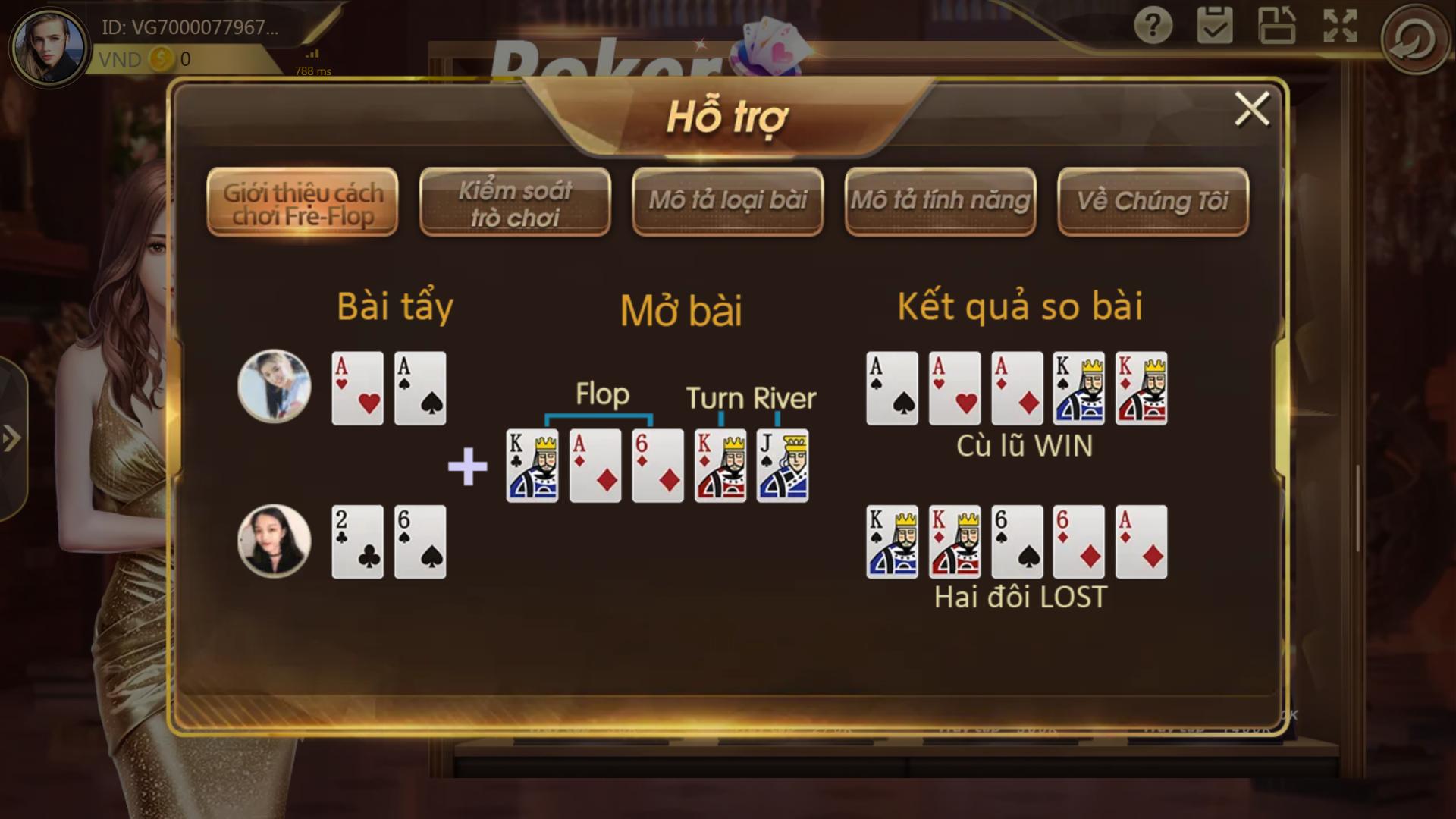The height and width of the screenshot is (819, 1456).
Task: Select Giới thiệu cách chơi Fre-Flop
Action: click(x=302, y=201)
